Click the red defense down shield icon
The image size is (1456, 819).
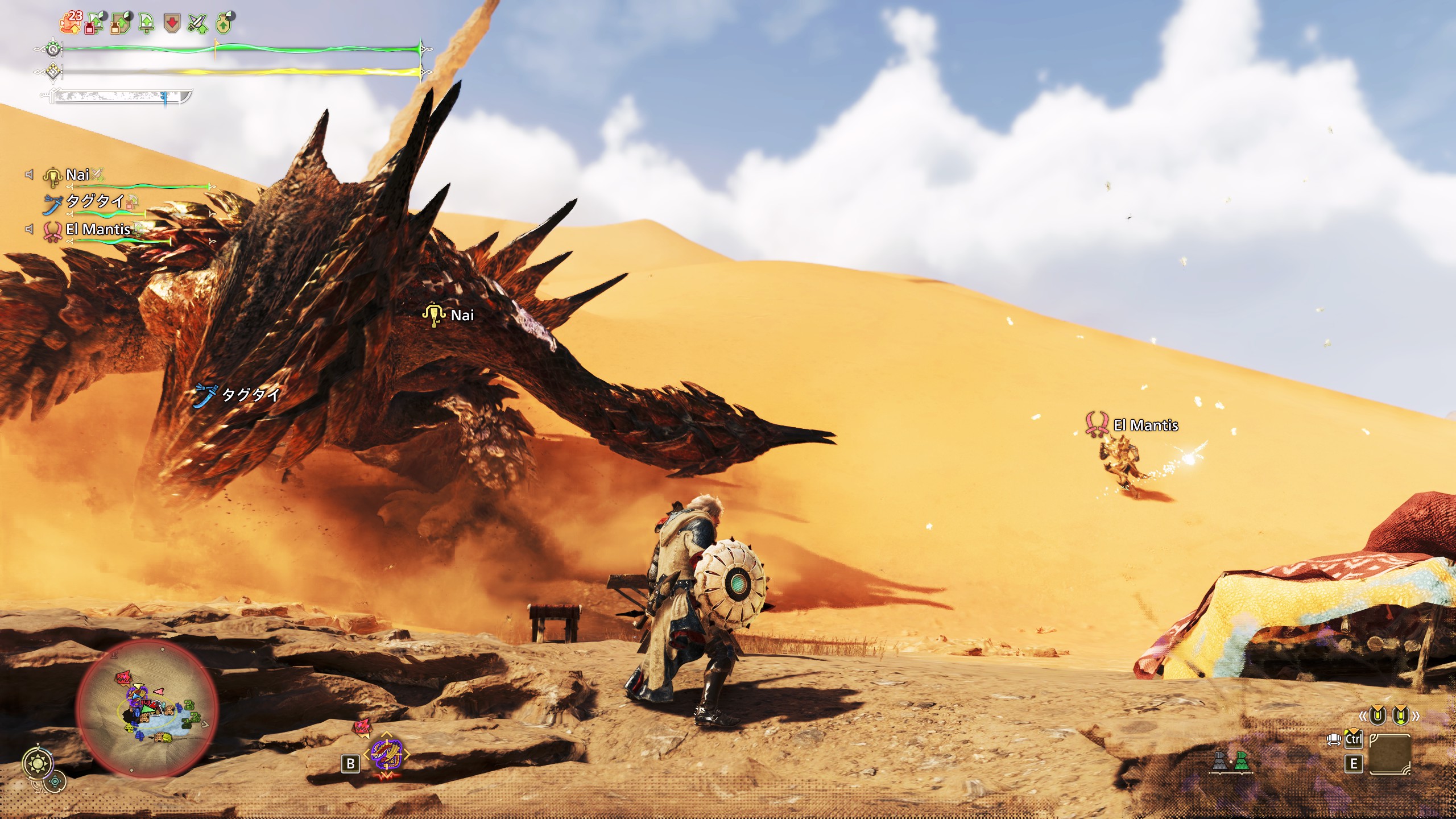(172, 23)
